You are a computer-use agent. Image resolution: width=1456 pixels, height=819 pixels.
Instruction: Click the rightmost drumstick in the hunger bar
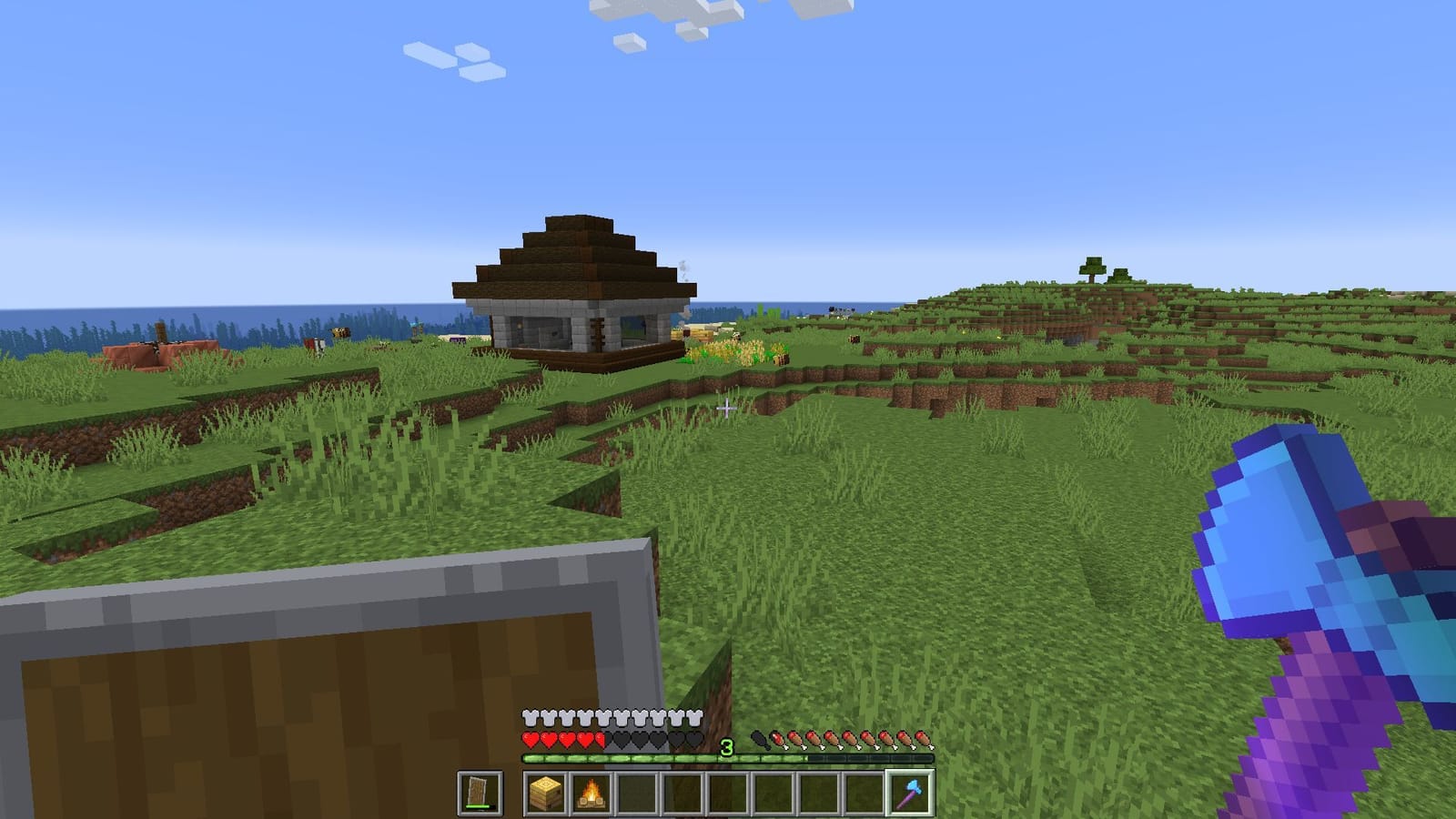(923, 739)
